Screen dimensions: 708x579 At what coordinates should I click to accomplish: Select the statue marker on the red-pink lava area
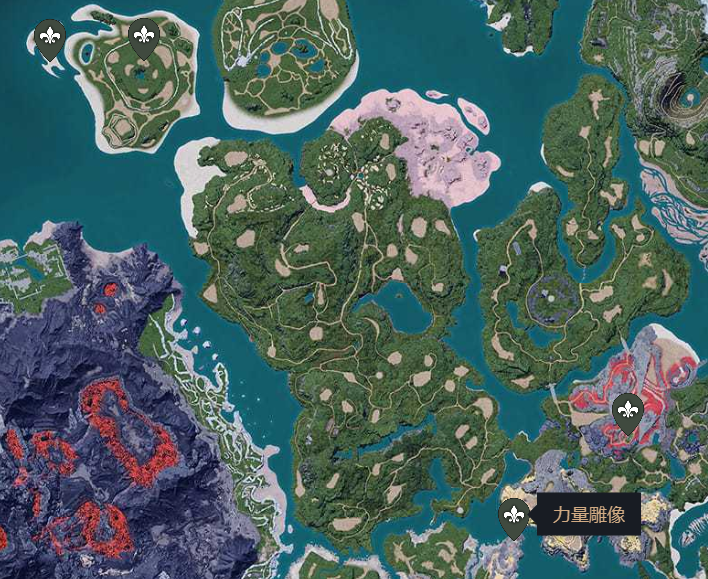[x=627, y=410]
